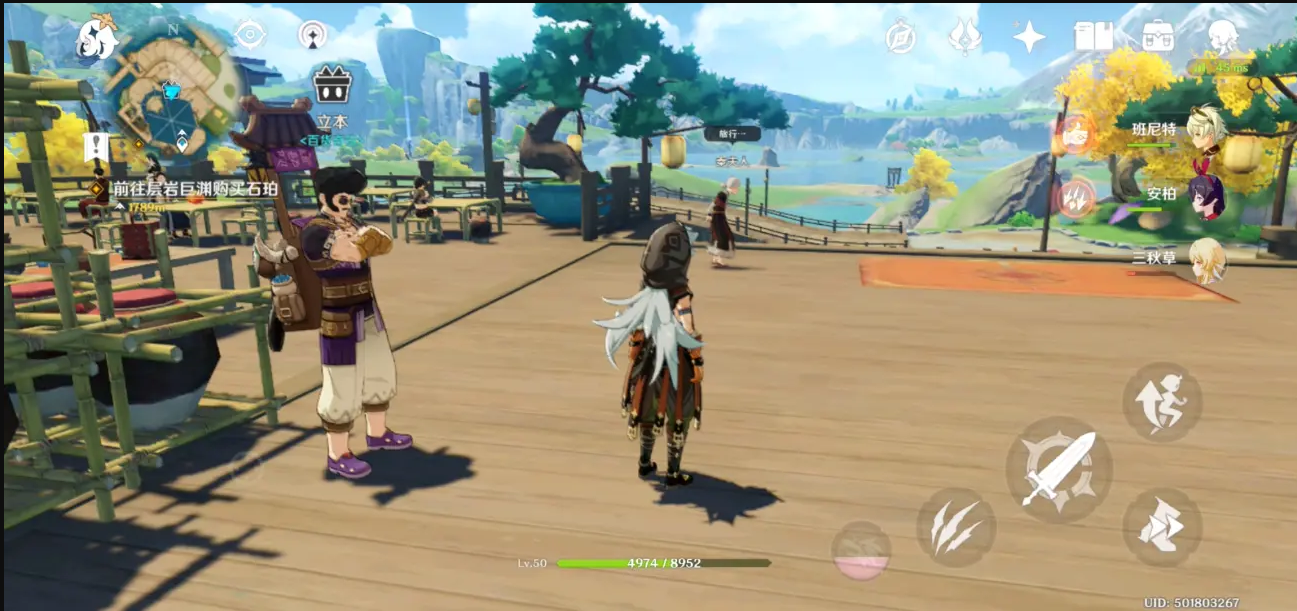Open the character silhouette screen
This screenshot has height=611, width=1297.
[1222, 37]
